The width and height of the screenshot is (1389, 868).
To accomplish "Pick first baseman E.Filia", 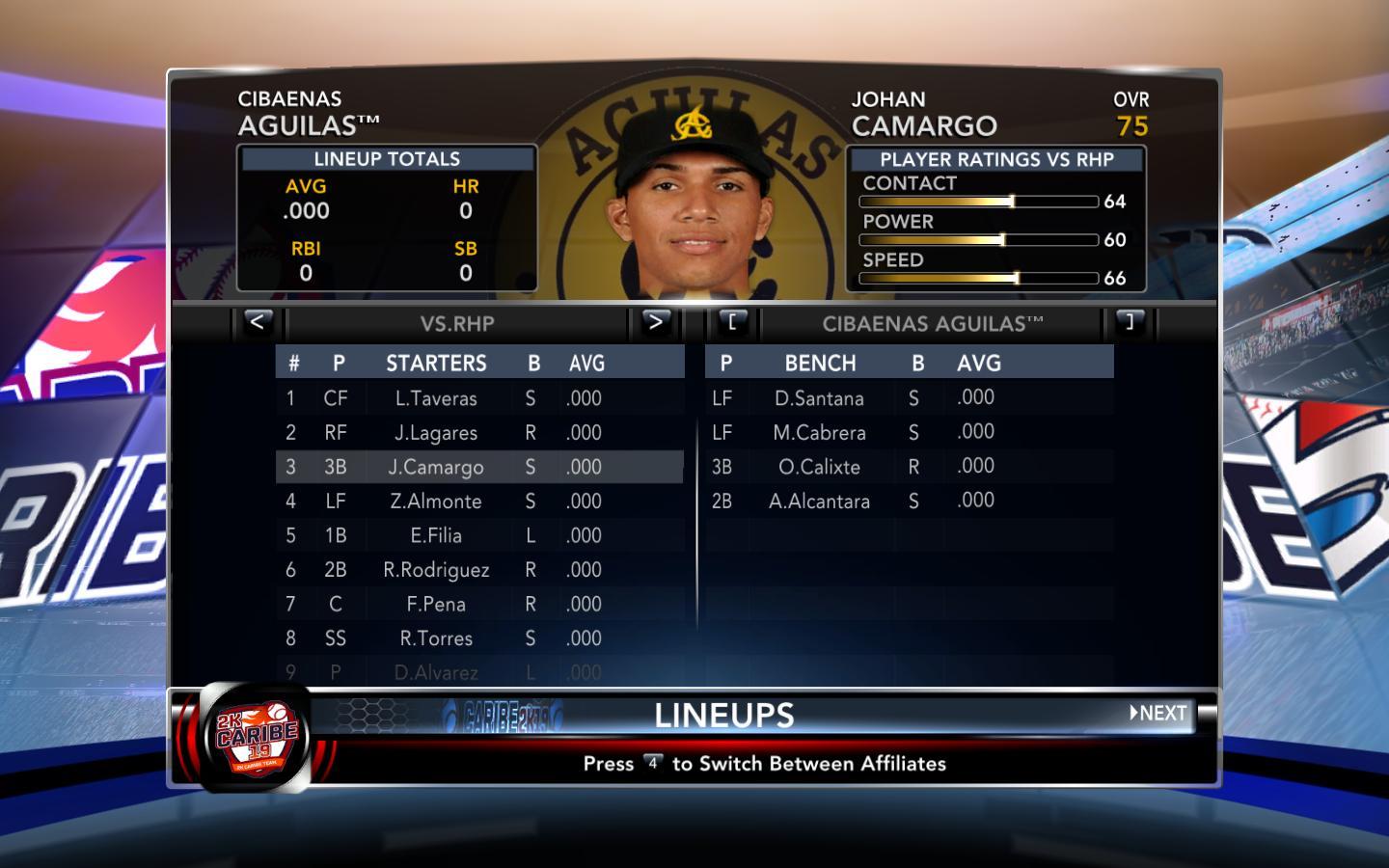I will tap(436, 536).
